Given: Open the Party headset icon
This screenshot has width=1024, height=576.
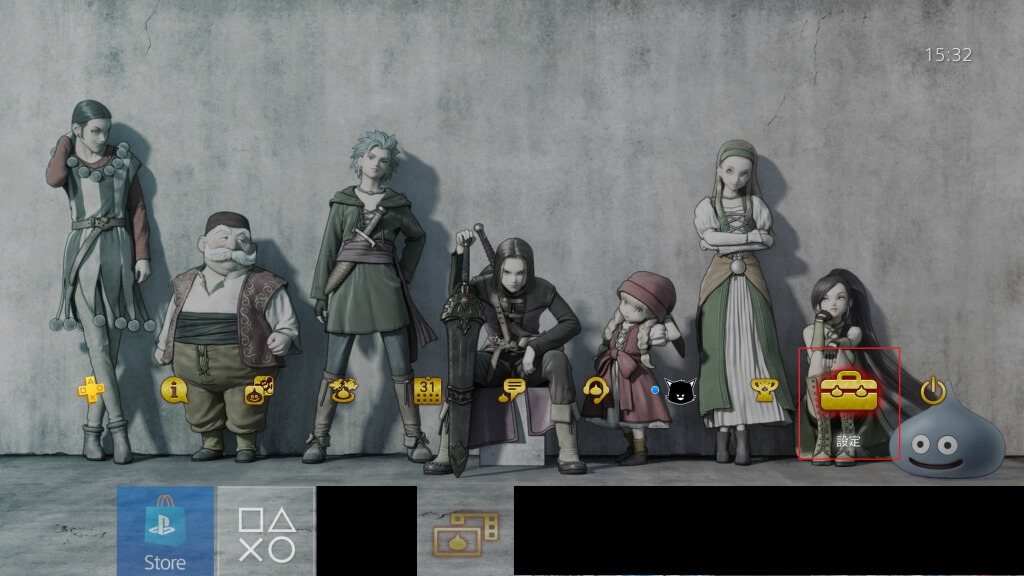Looking at the screenshot, I should 596,390.
